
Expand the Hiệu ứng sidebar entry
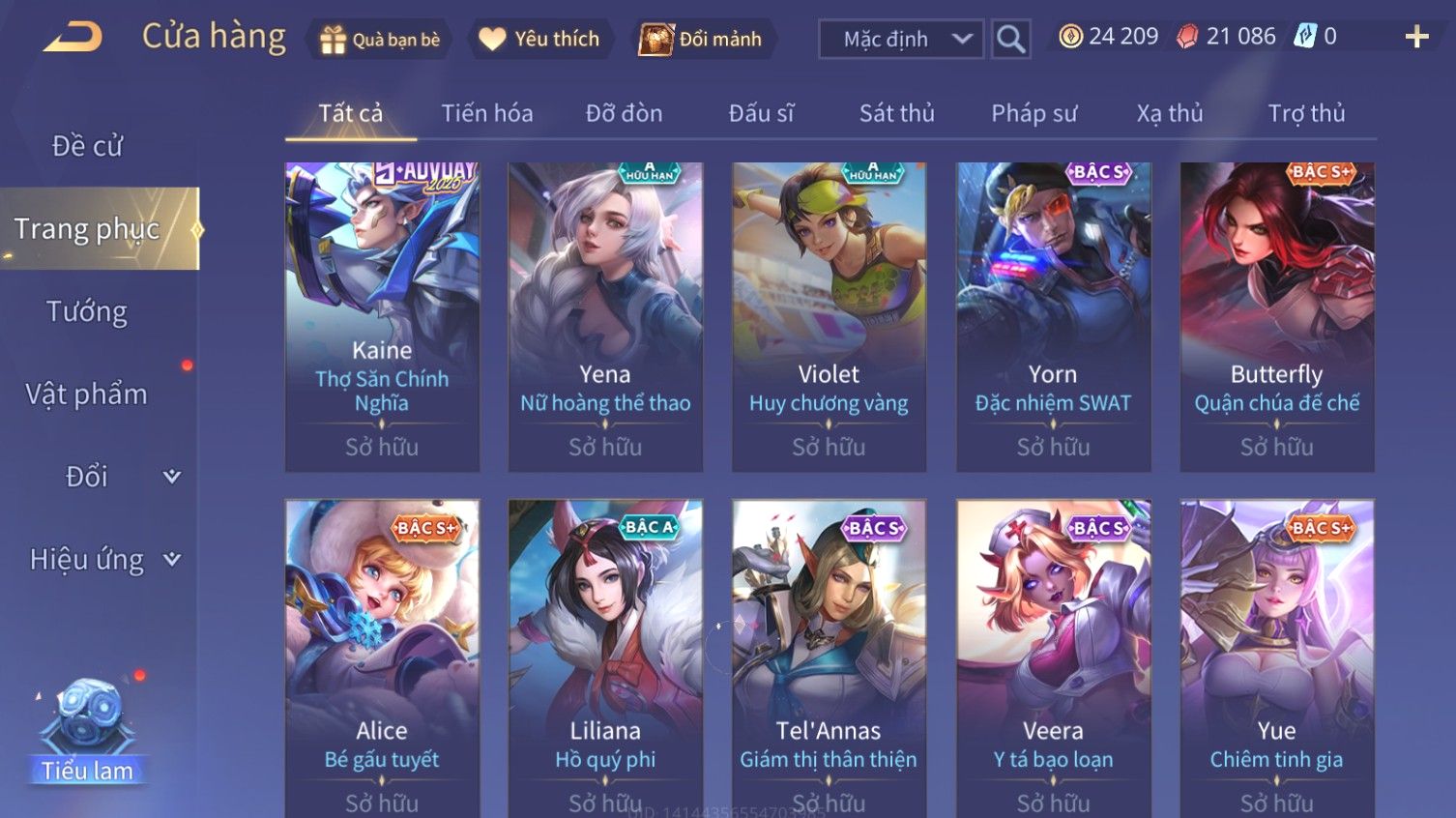coord(102,560)
